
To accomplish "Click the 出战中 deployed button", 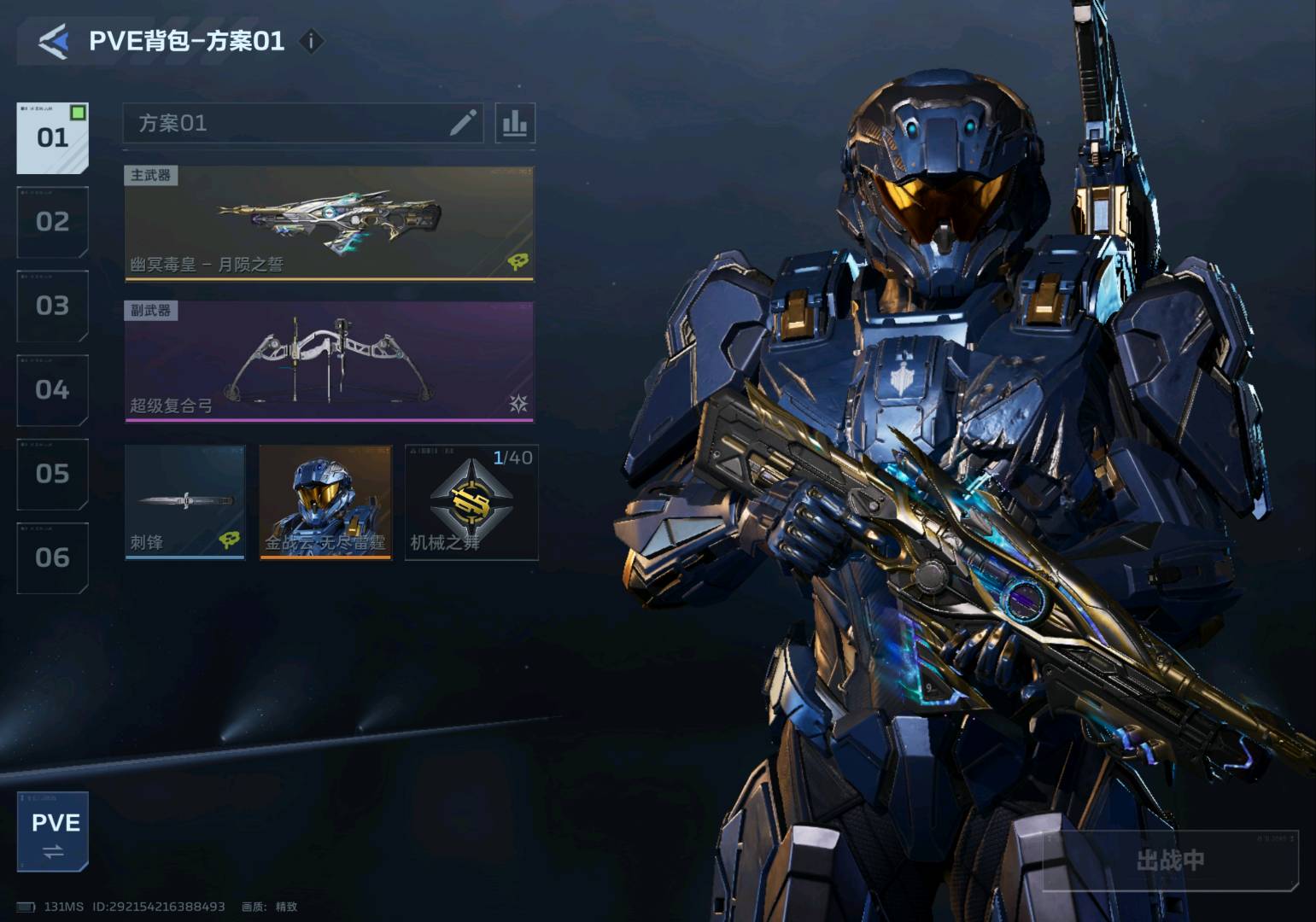I will pos(1170,861).
